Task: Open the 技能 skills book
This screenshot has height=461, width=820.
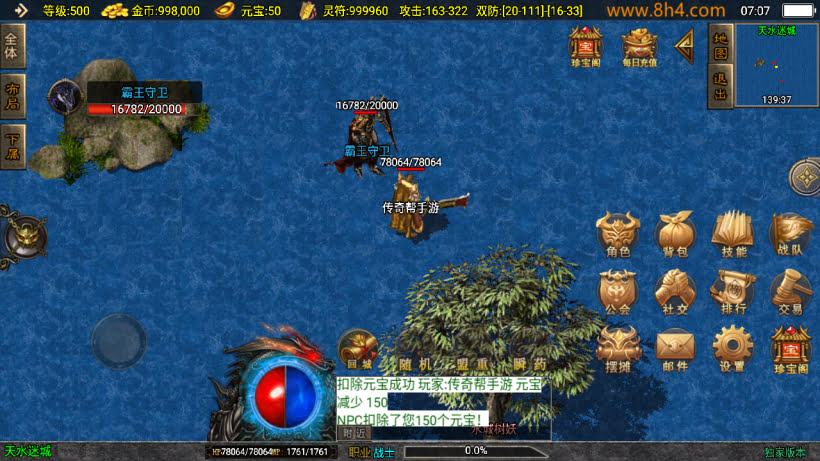Action: tap(732, 234)
